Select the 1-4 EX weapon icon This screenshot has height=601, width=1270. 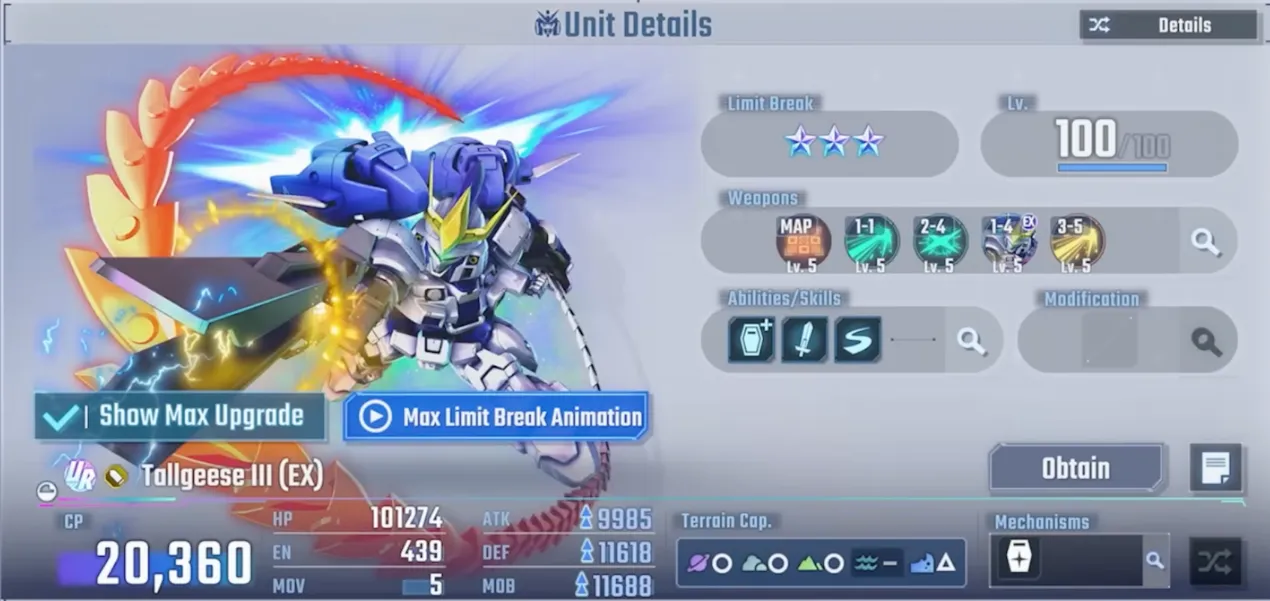[x=1009, y=241]
